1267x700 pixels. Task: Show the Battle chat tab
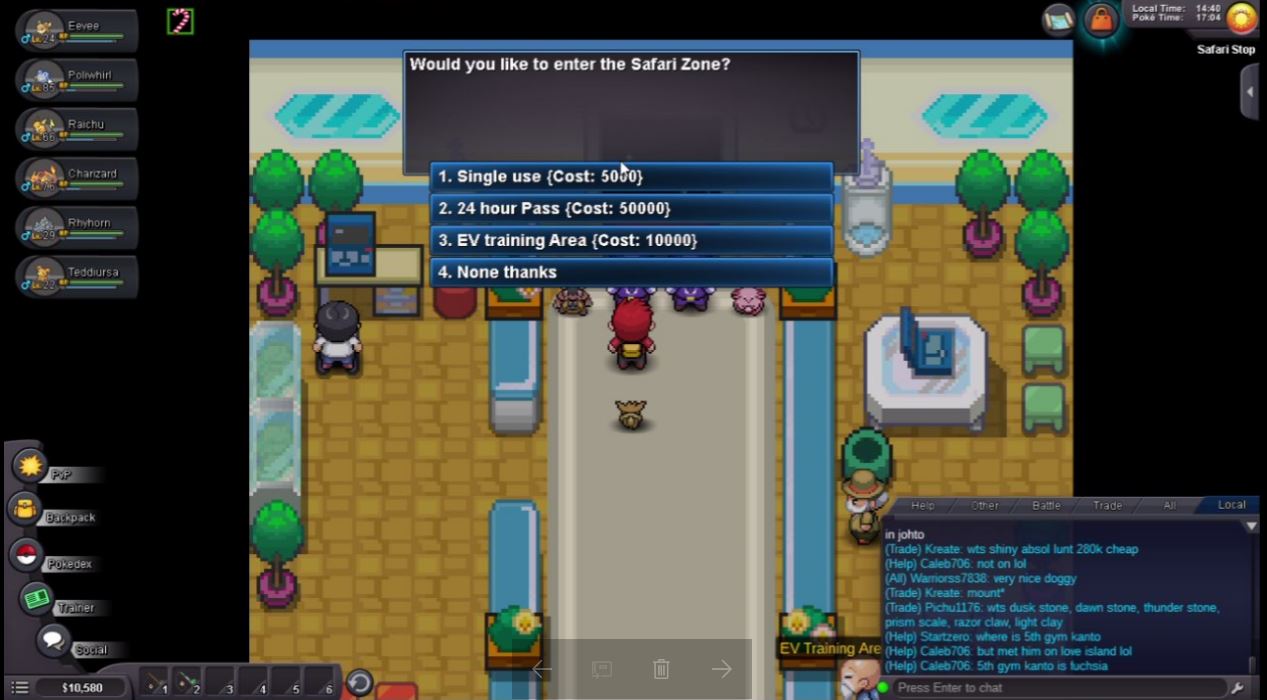pos(1046,505)
